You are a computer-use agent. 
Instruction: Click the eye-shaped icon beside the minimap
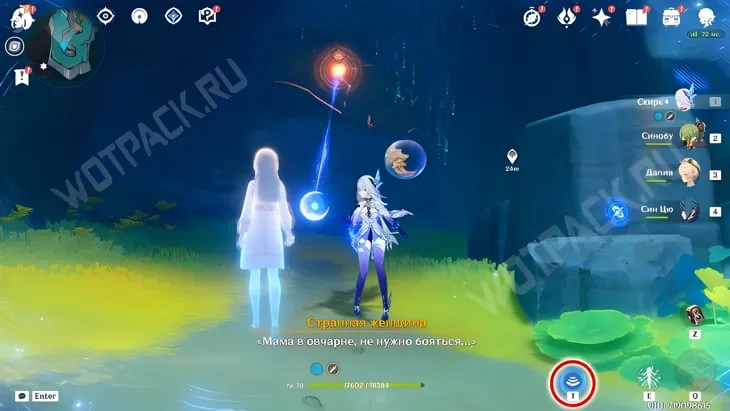click(107, 16)
